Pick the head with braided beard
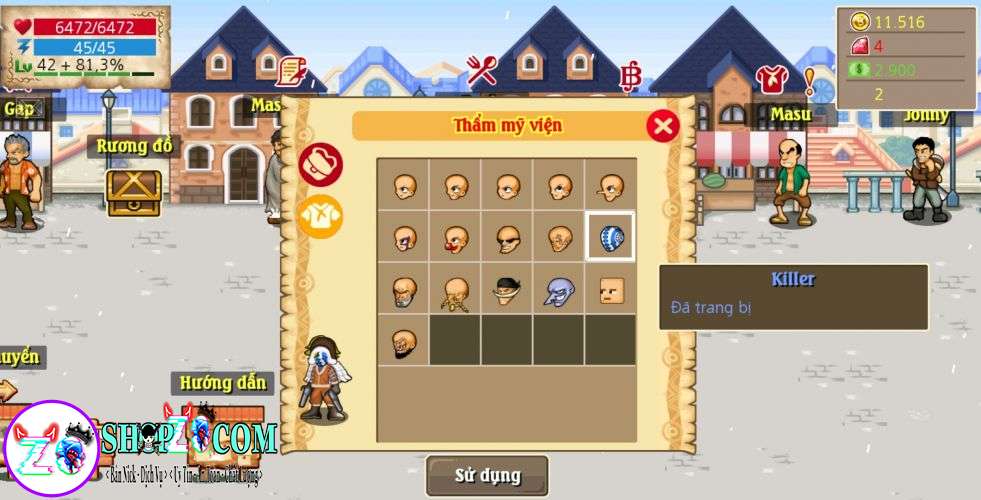The height and width of the screenshot is (500, 981). coord(454,289)
